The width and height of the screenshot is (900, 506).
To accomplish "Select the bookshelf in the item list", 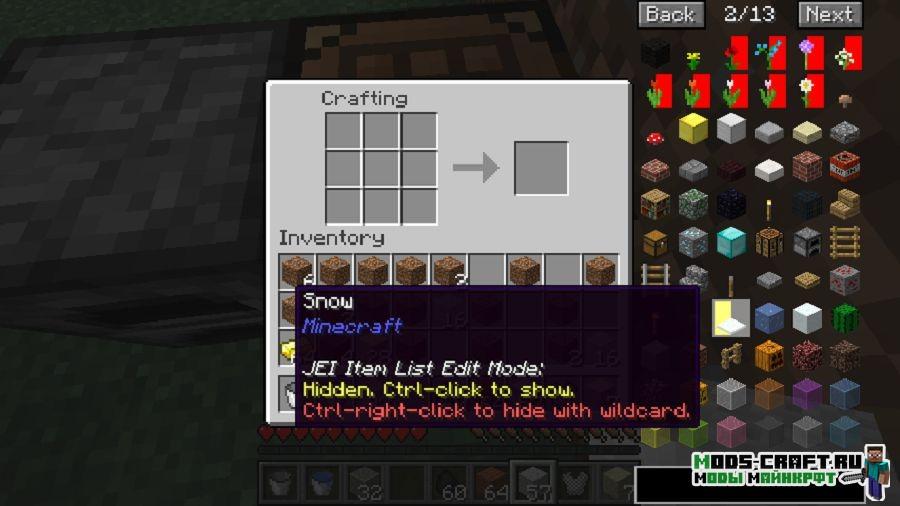I will point(655,203).
